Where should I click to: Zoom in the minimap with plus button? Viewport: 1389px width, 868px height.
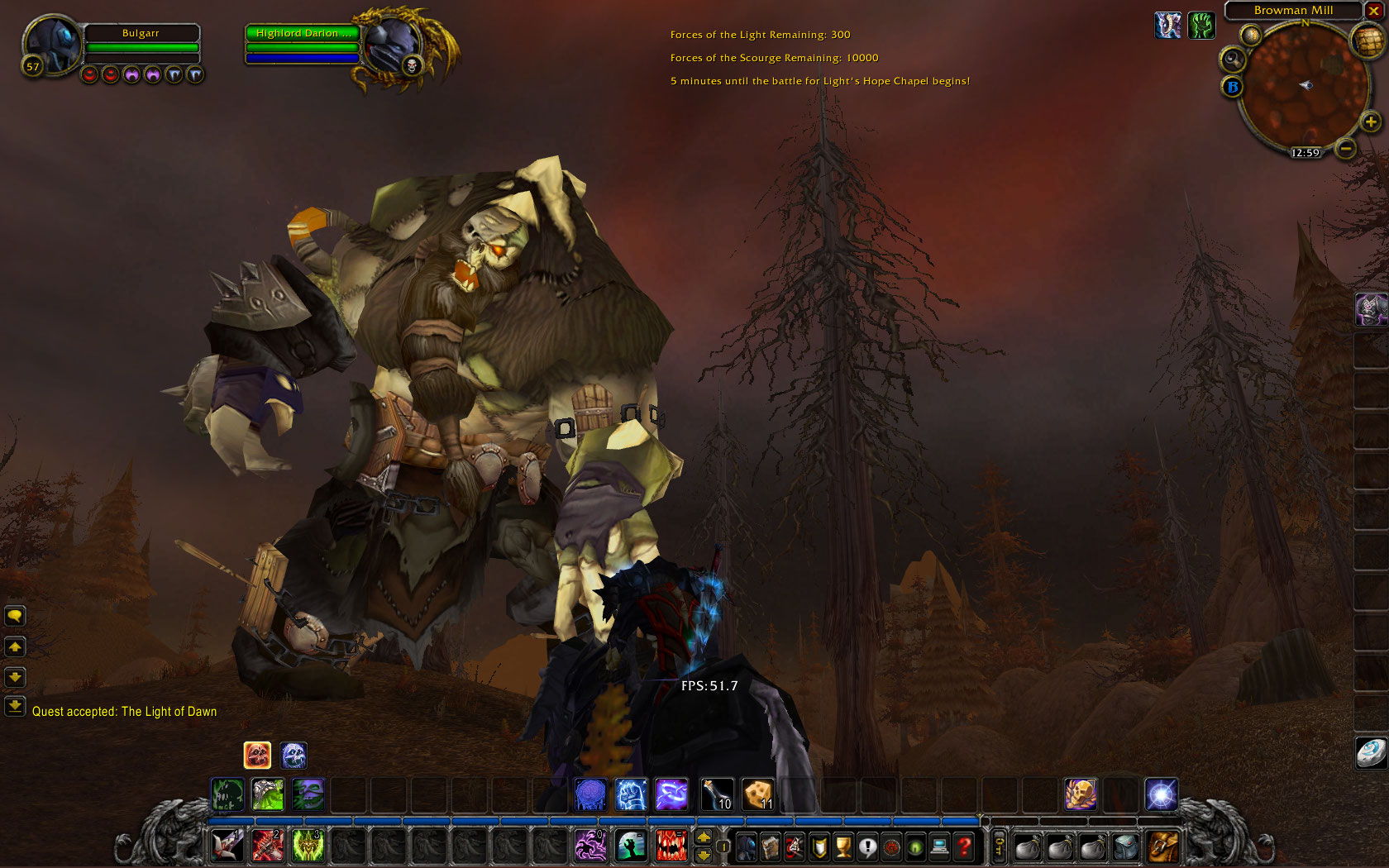1370,122
